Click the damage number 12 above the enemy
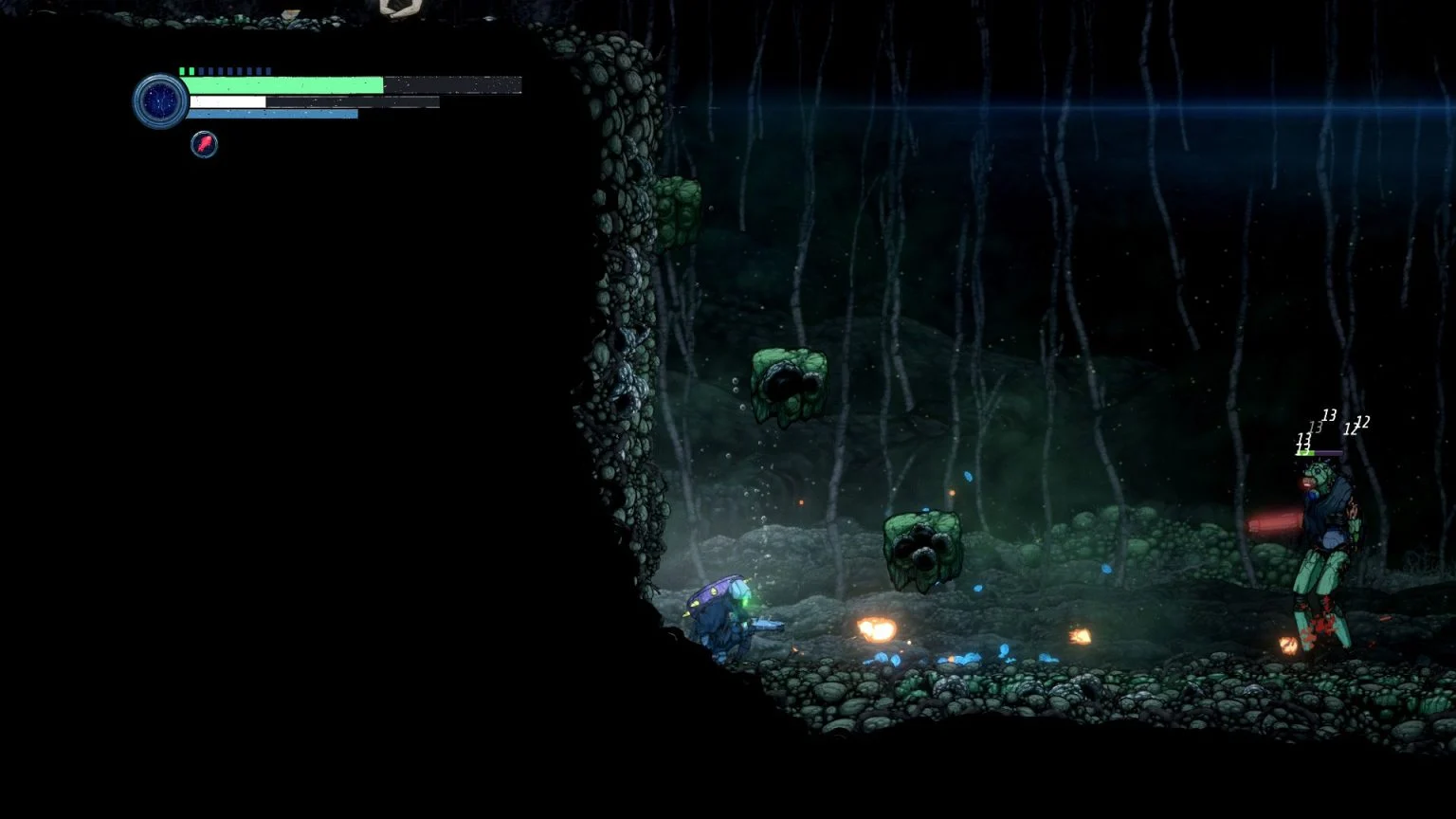 1363,424
